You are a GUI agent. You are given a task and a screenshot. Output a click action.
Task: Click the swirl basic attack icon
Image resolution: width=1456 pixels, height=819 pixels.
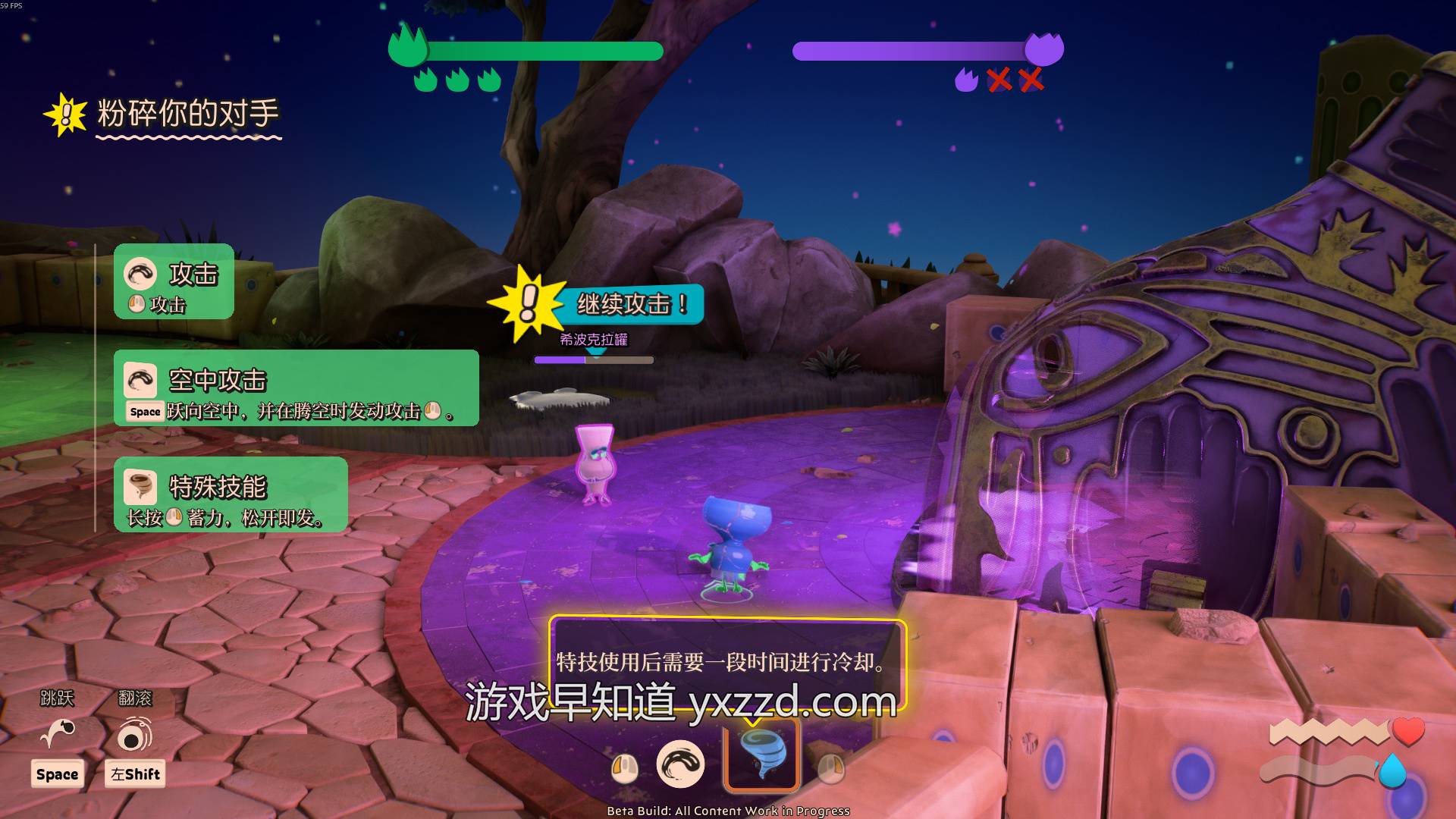(679, 764)
